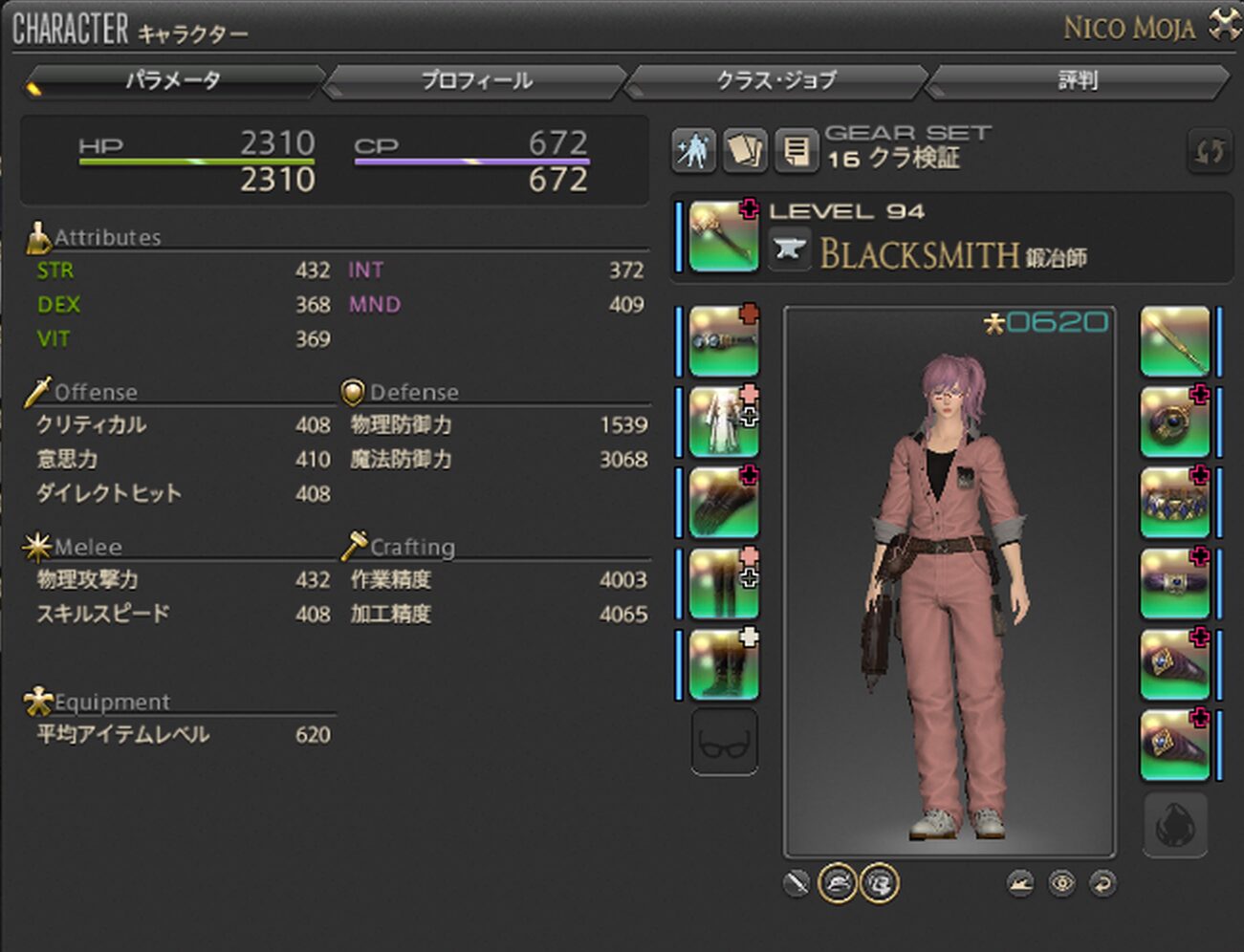This screenshot has width=1244, height=952.
Task: Click the gear set update arrows button
Action: (1210, 151)
